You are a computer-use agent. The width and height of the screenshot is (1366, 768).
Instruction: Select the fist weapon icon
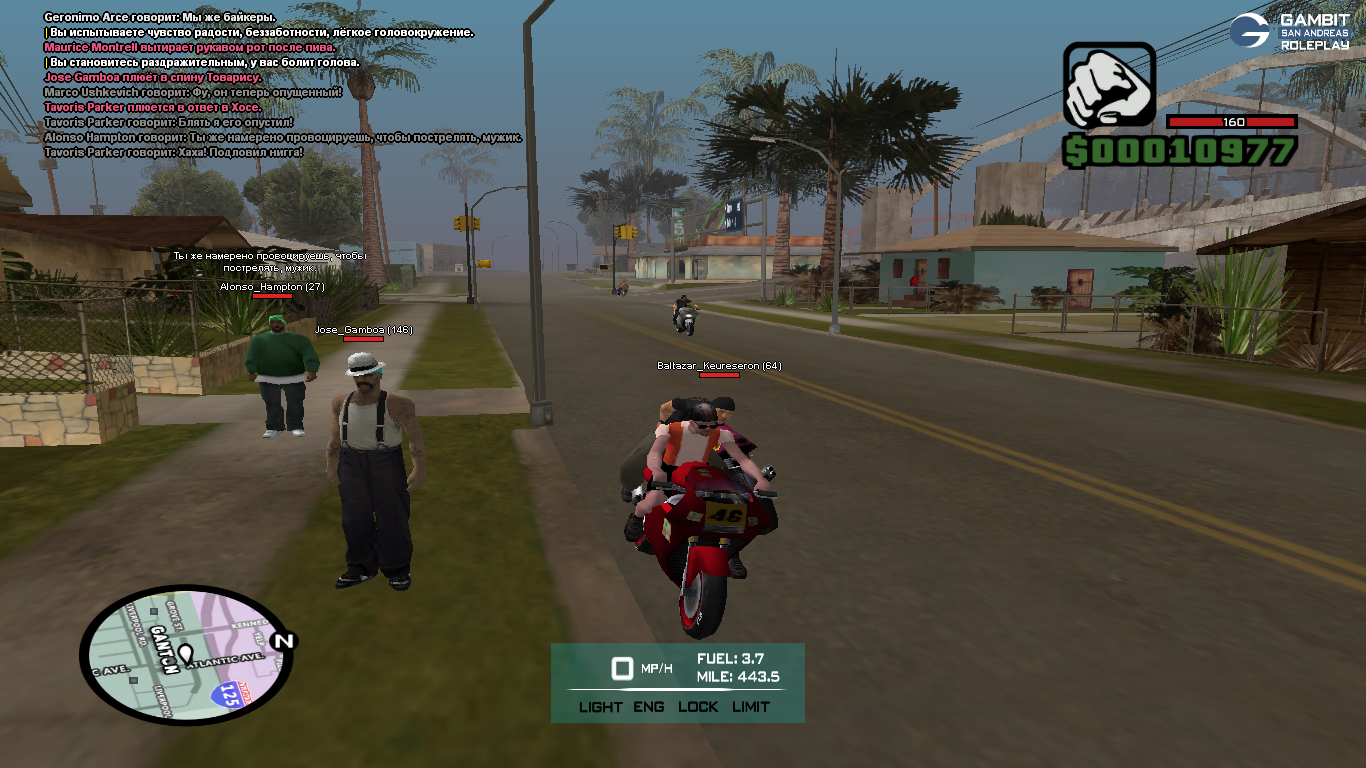1108,86
